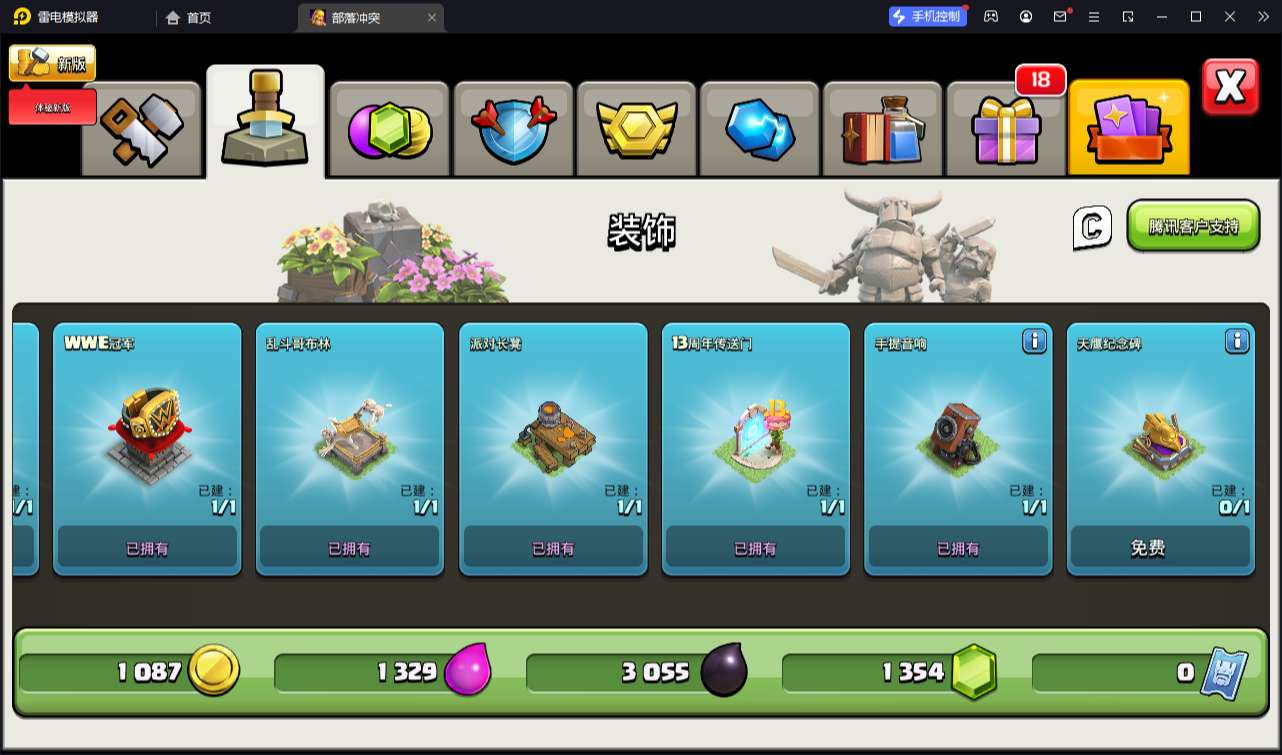
Task: Open the spellbook and potion tab
Action: point(882,129)
